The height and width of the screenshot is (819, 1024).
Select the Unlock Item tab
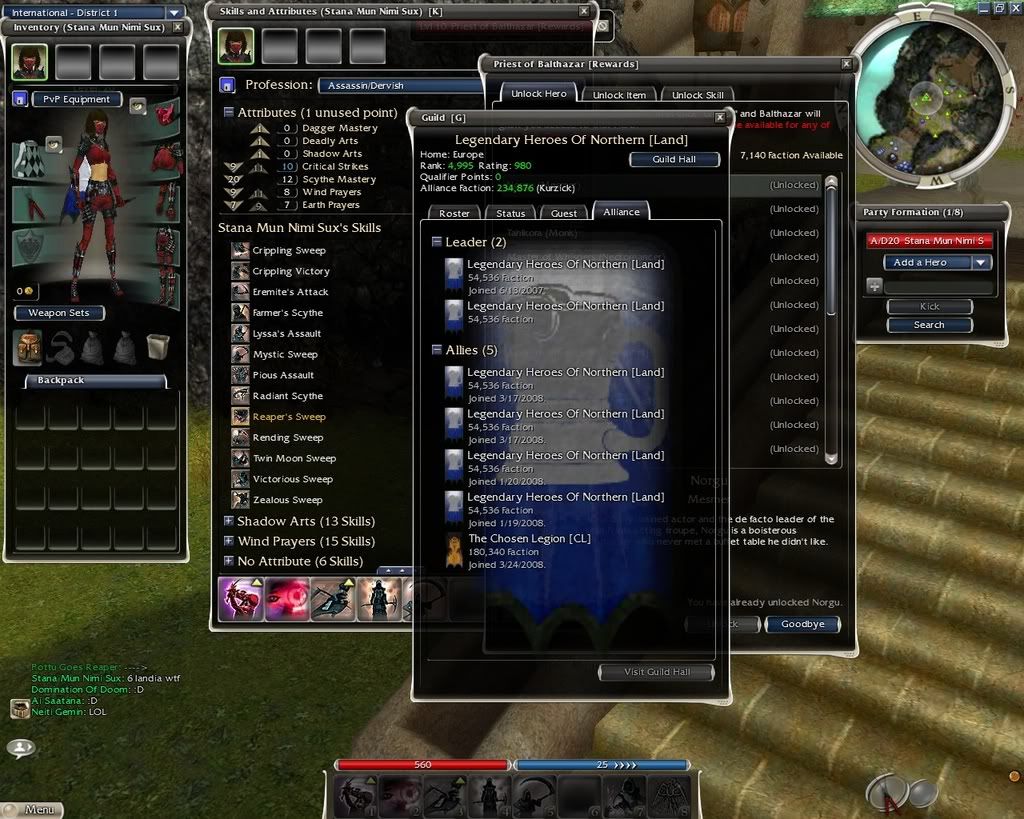point(619,95)
